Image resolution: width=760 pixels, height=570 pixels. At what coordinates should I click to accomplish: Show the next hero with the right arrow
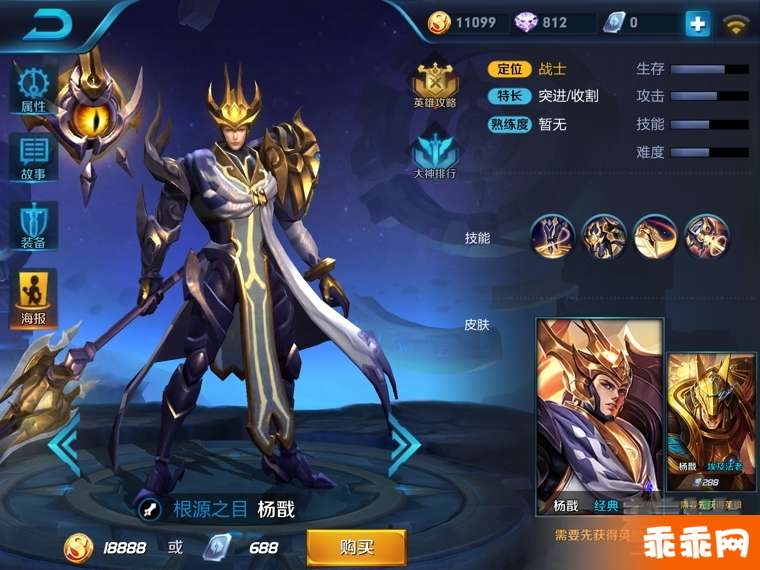pyautogui.click(x=403, y=445)
